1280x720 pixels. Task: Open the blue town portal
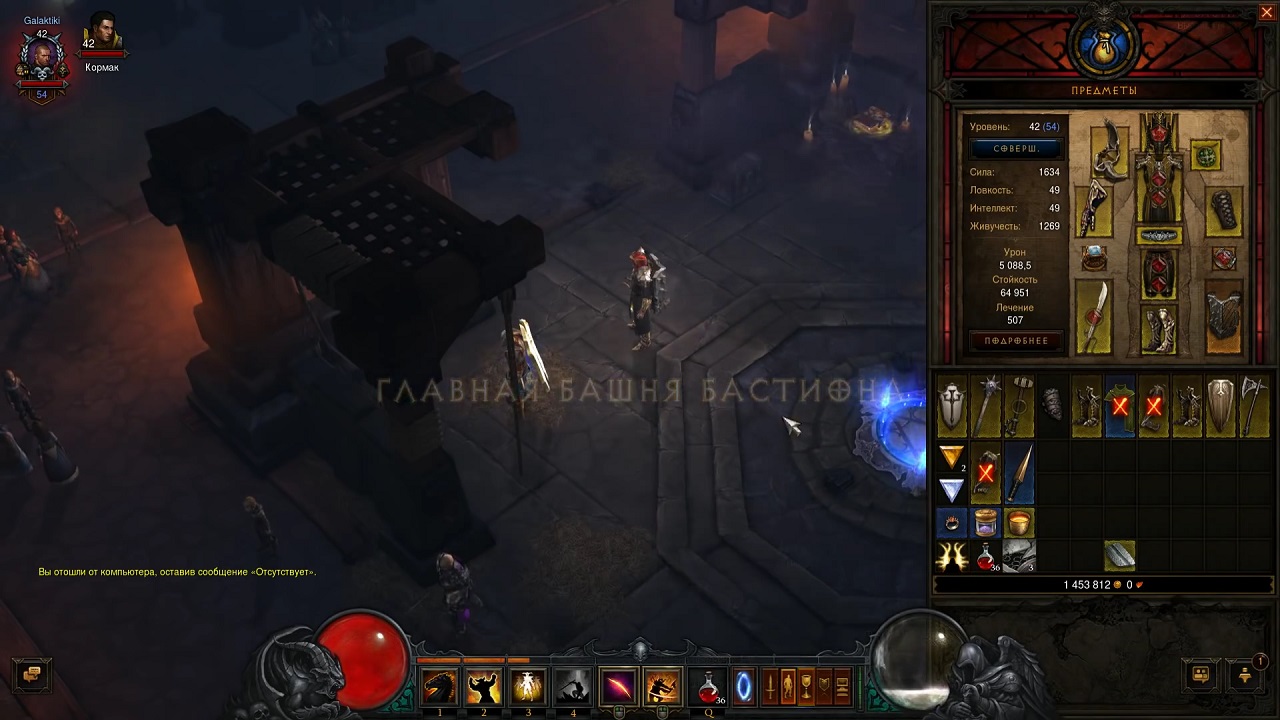(744, 687)
